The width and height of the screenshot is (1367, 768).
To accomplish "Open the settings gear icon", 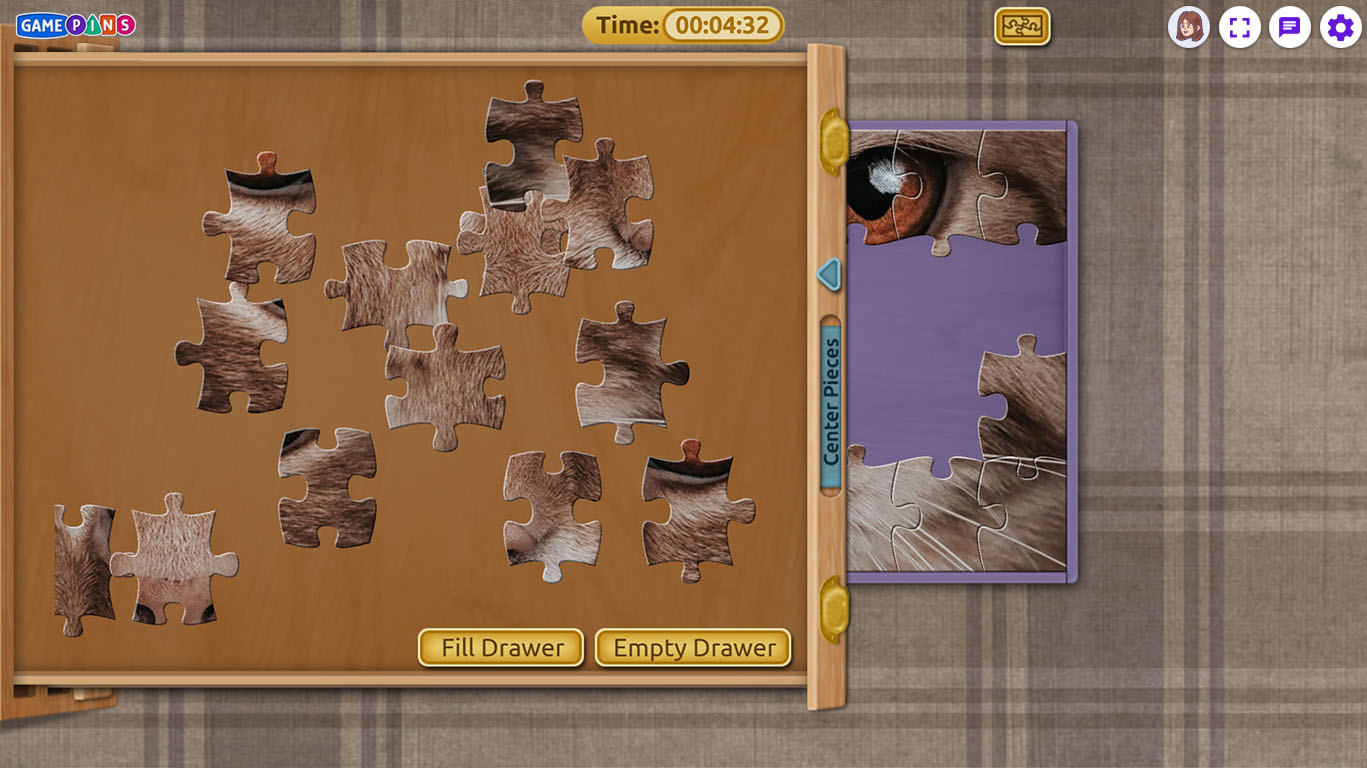I will click(1340, 27).
